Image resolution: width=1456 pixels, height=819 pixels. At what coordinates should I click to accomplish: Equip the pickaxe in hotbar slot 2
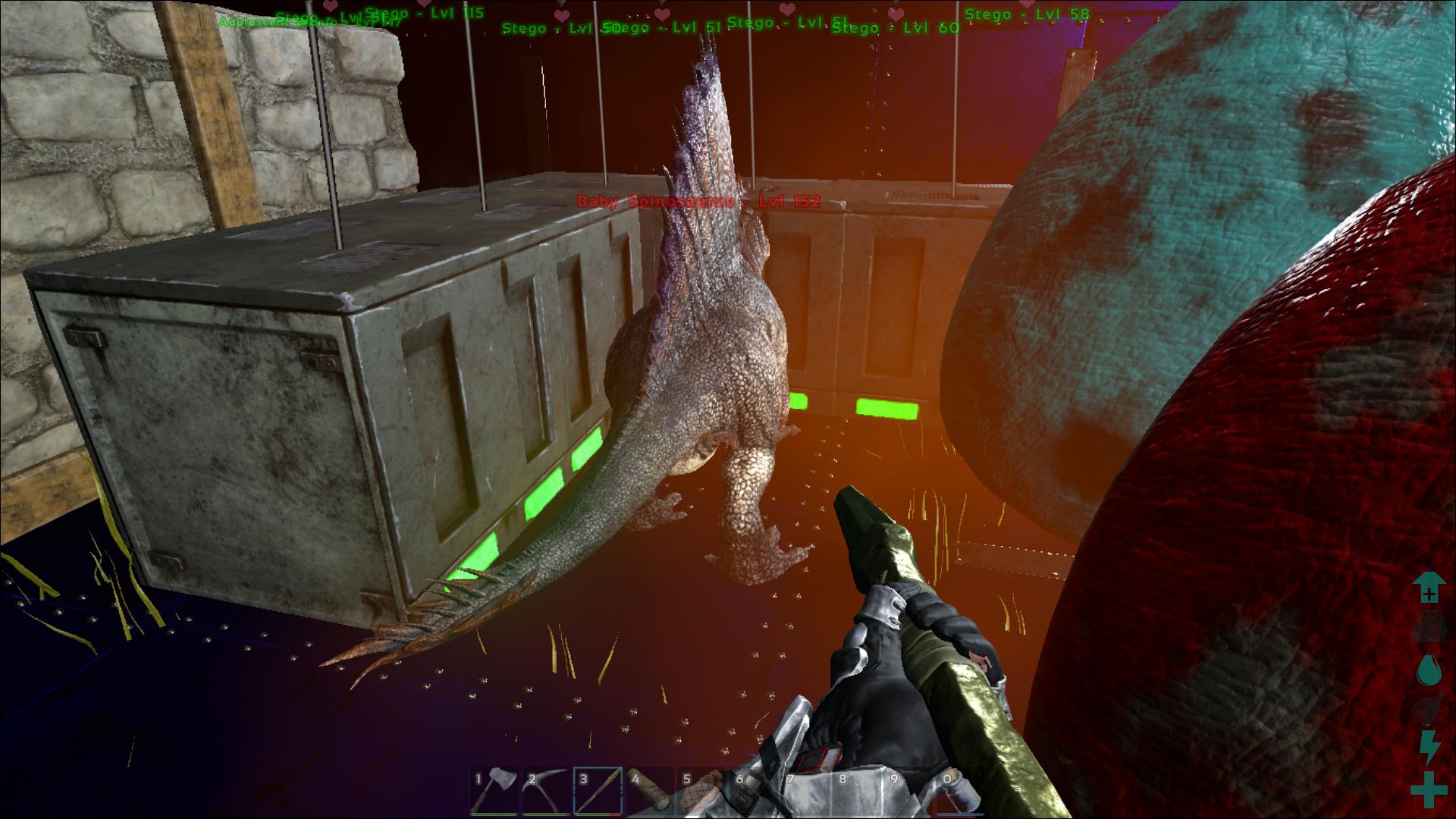[x=546, y=790]
